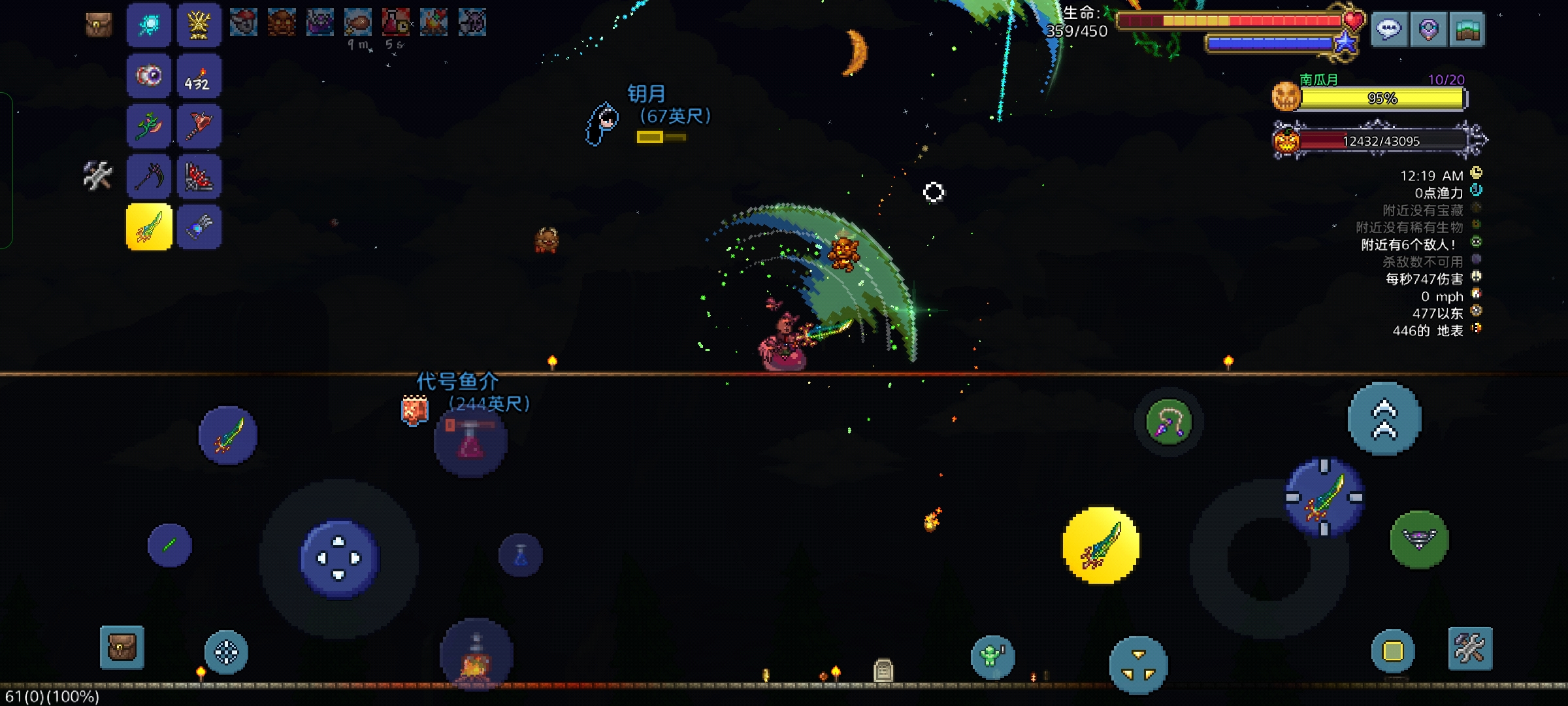Open the leather bag at top left

[99, 25]
